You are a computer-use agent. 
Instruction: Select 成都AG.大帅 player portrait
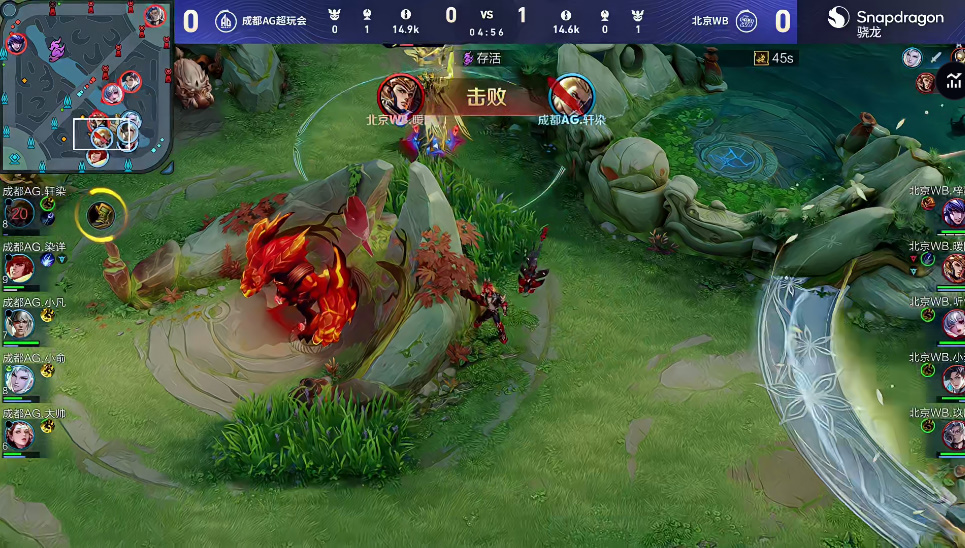pos(21,433)
